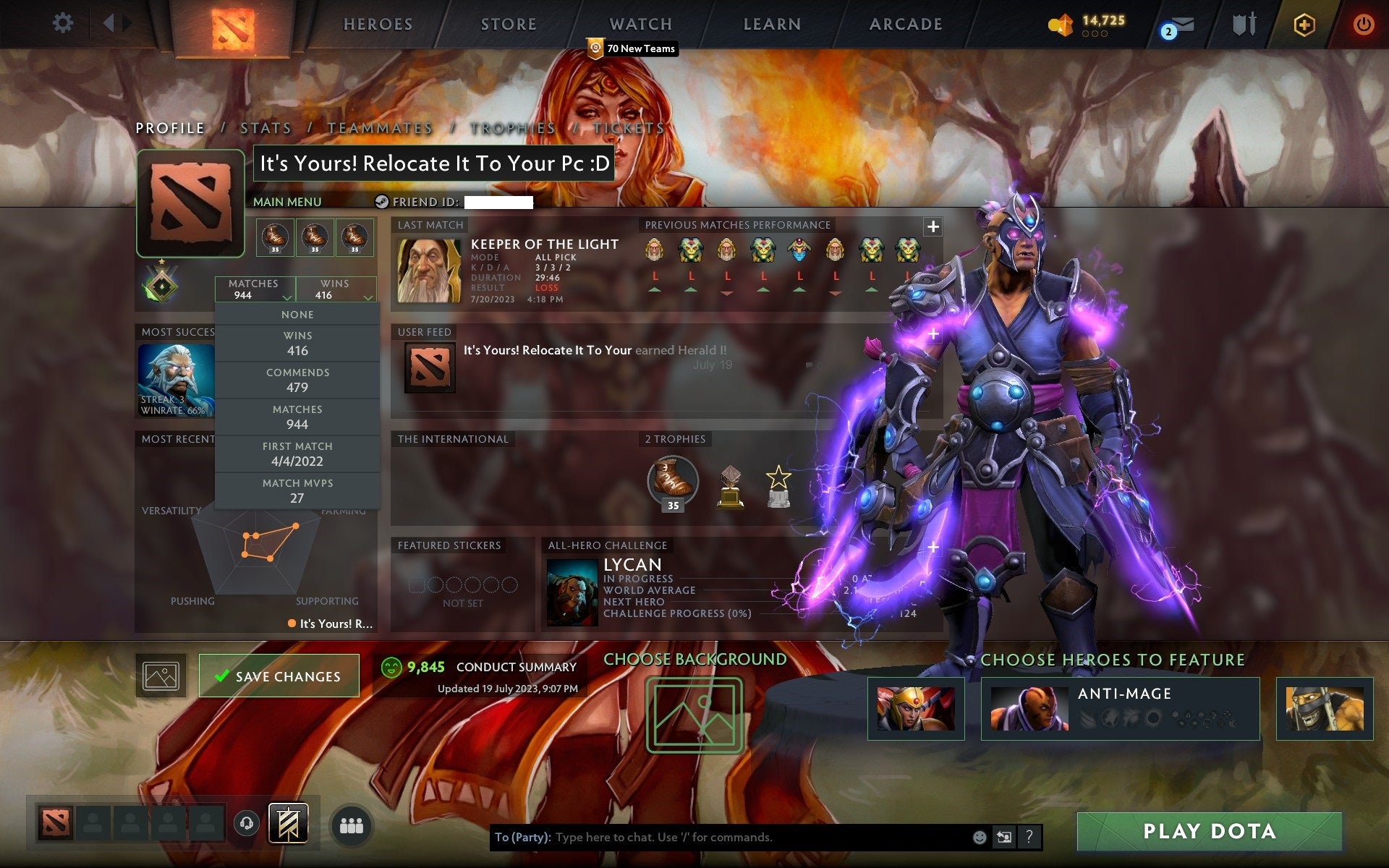1389x868 pixels.
Task: Click the gold Dota Plus hexagon icon
Action: (1302, 24)
